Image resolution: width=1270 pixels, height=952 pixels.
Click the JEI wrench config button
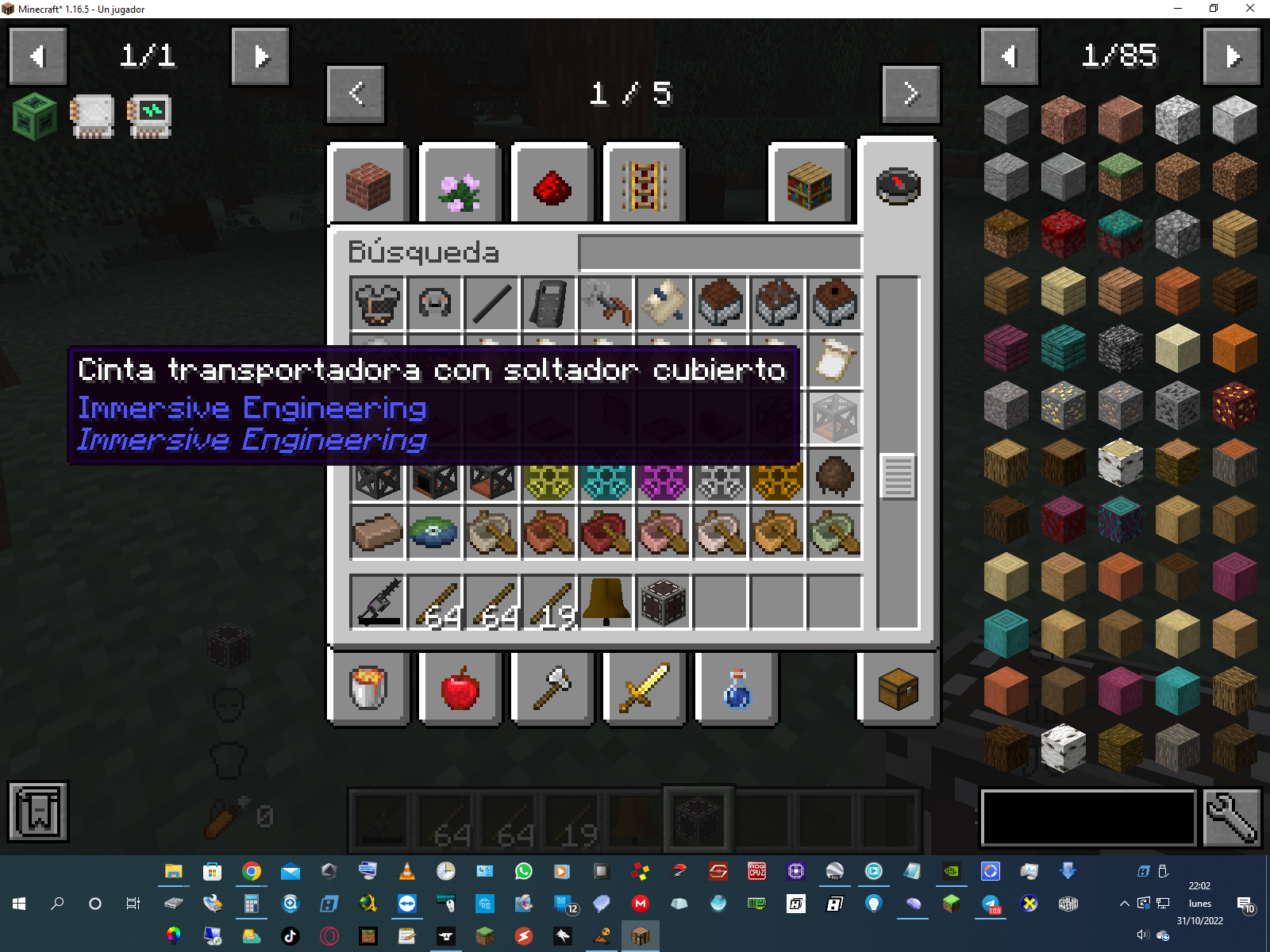click(x=1231, y=818)
